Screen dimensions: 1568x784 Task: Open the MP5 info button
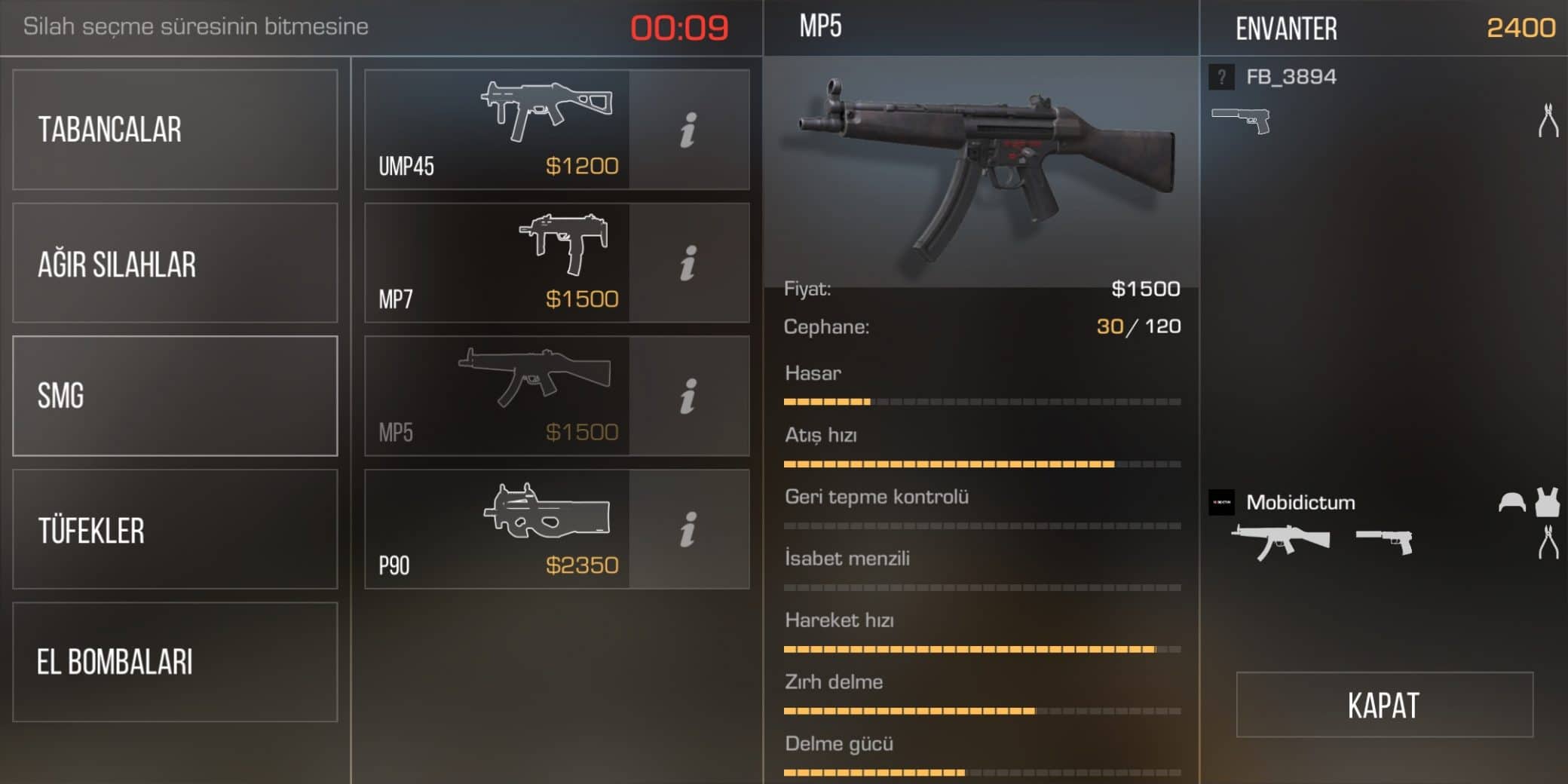[688, 396]
